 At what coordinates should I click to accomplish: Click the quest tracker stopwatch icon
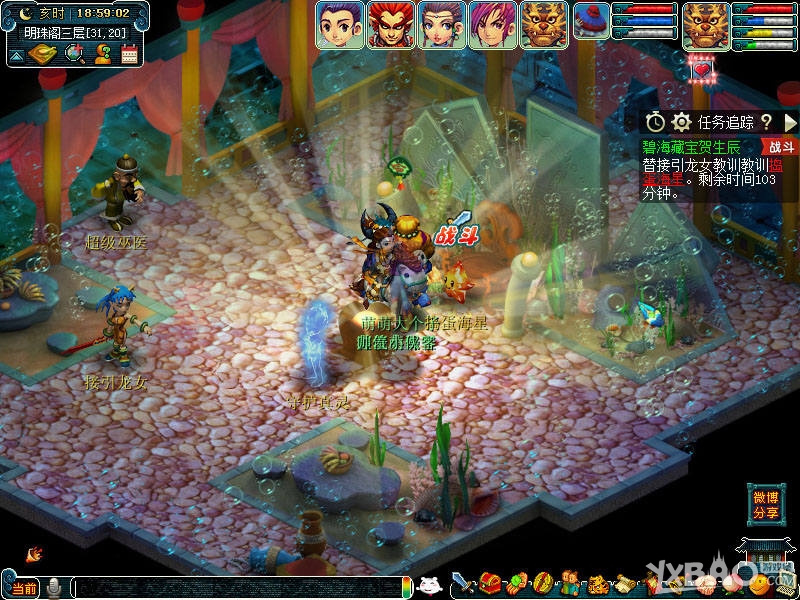tap(655, 122)
